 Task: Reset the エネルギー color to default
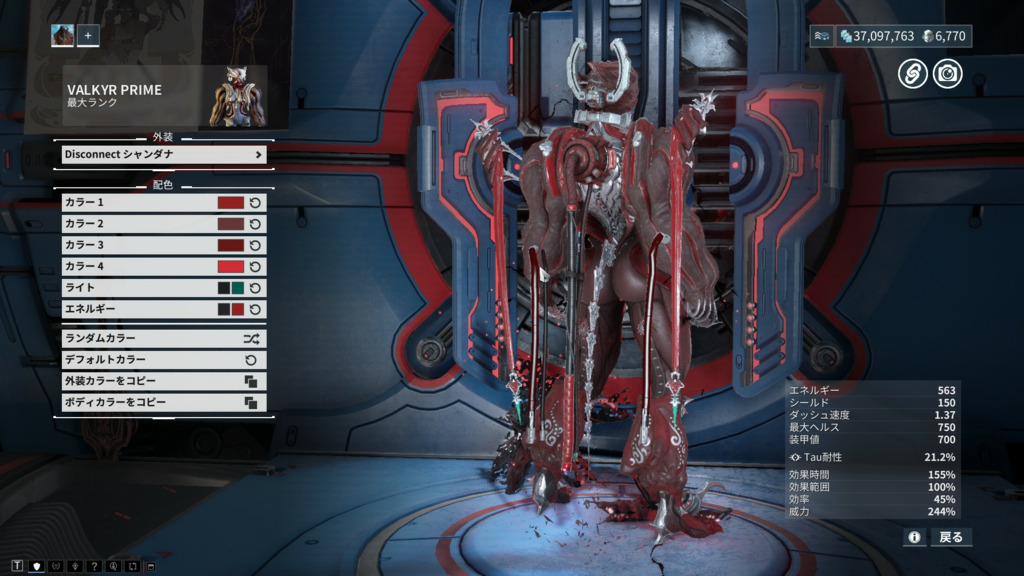pyautogui.click(x=255, y=309)
